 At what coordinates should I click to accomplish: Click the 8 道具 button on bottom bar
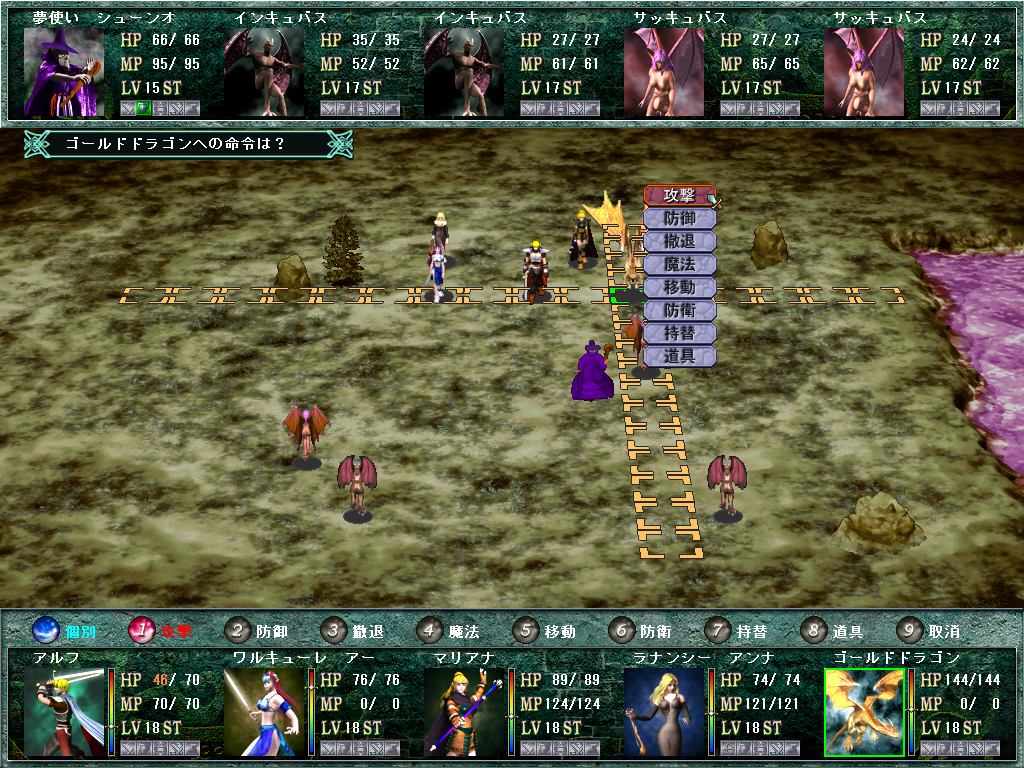point(814,630)
